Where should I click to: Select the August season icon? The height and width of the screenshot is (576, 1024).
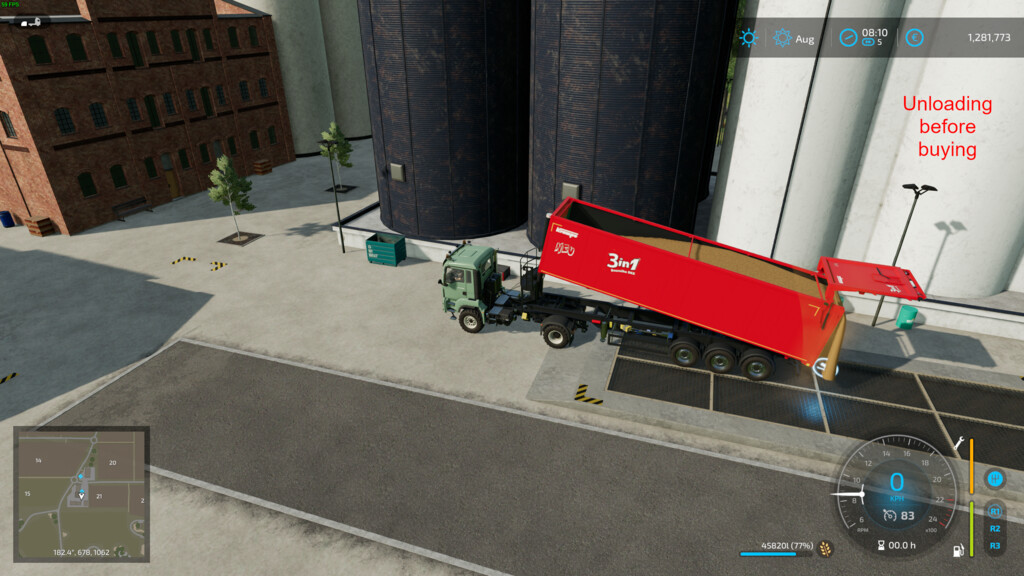tap(783, 38)
